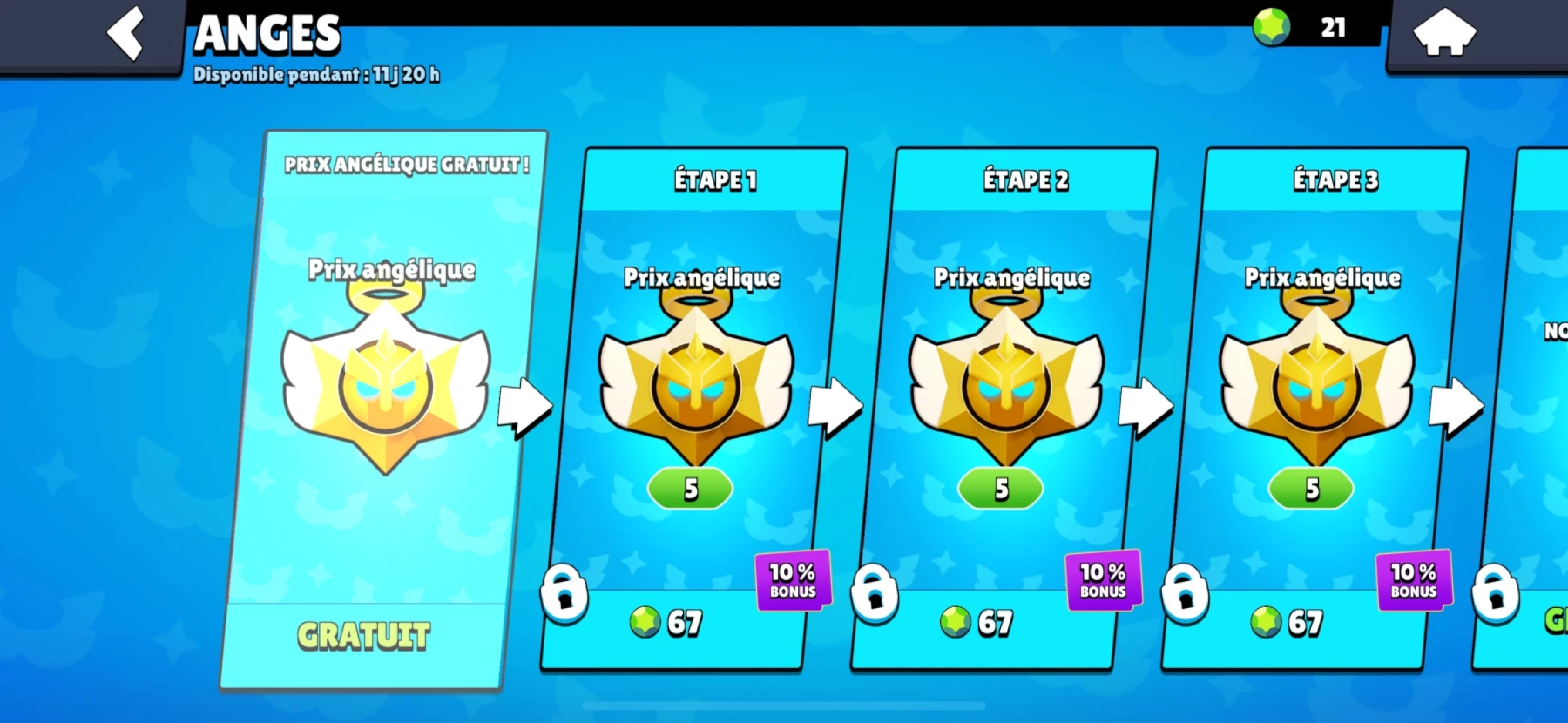
Task: Select the Étape 1 tab header
Action: pos(714,181)
